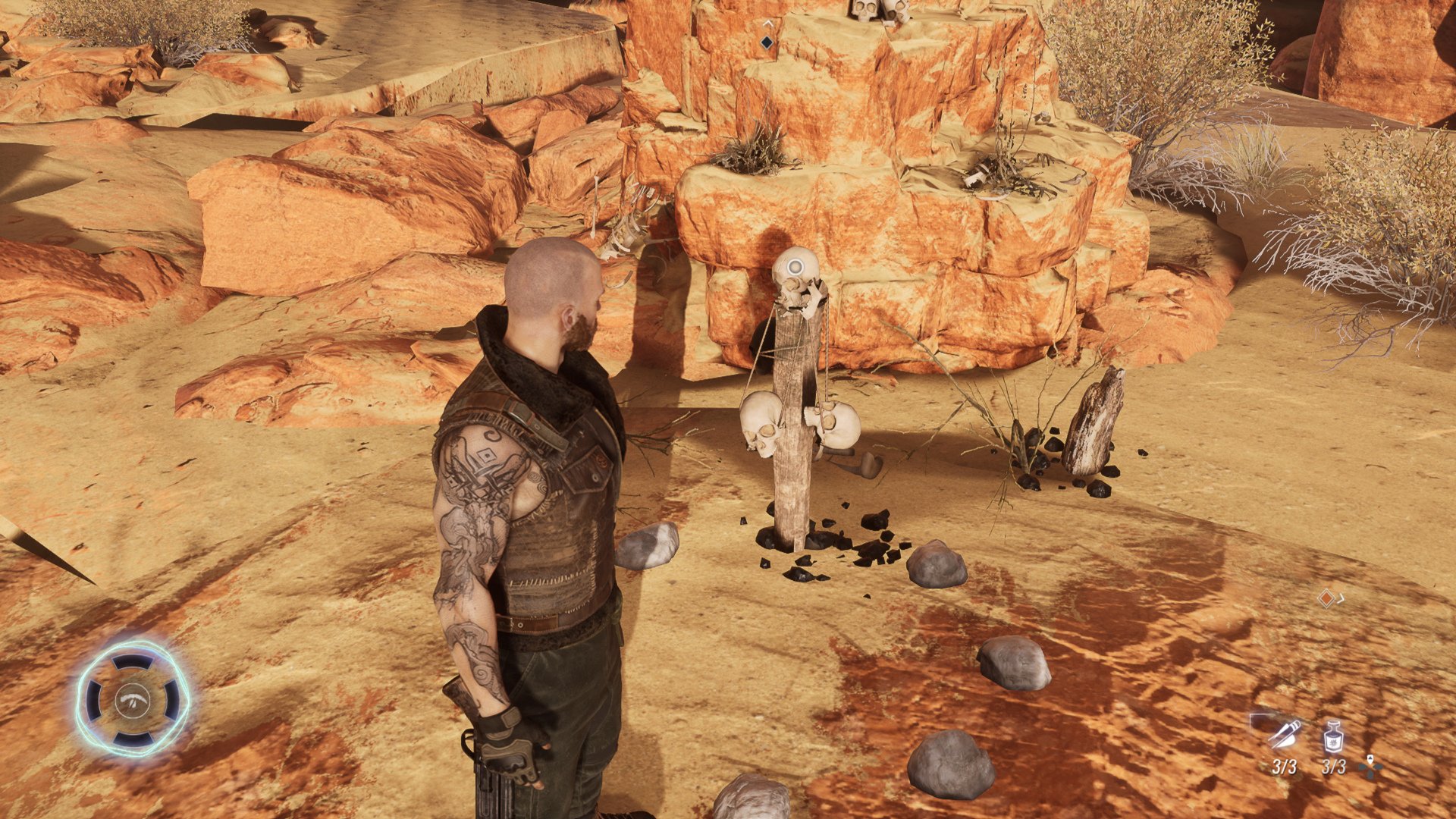The image size is (1456, 819).
Task: Click the circular interaction reticle on the skull
Action: 796,267
